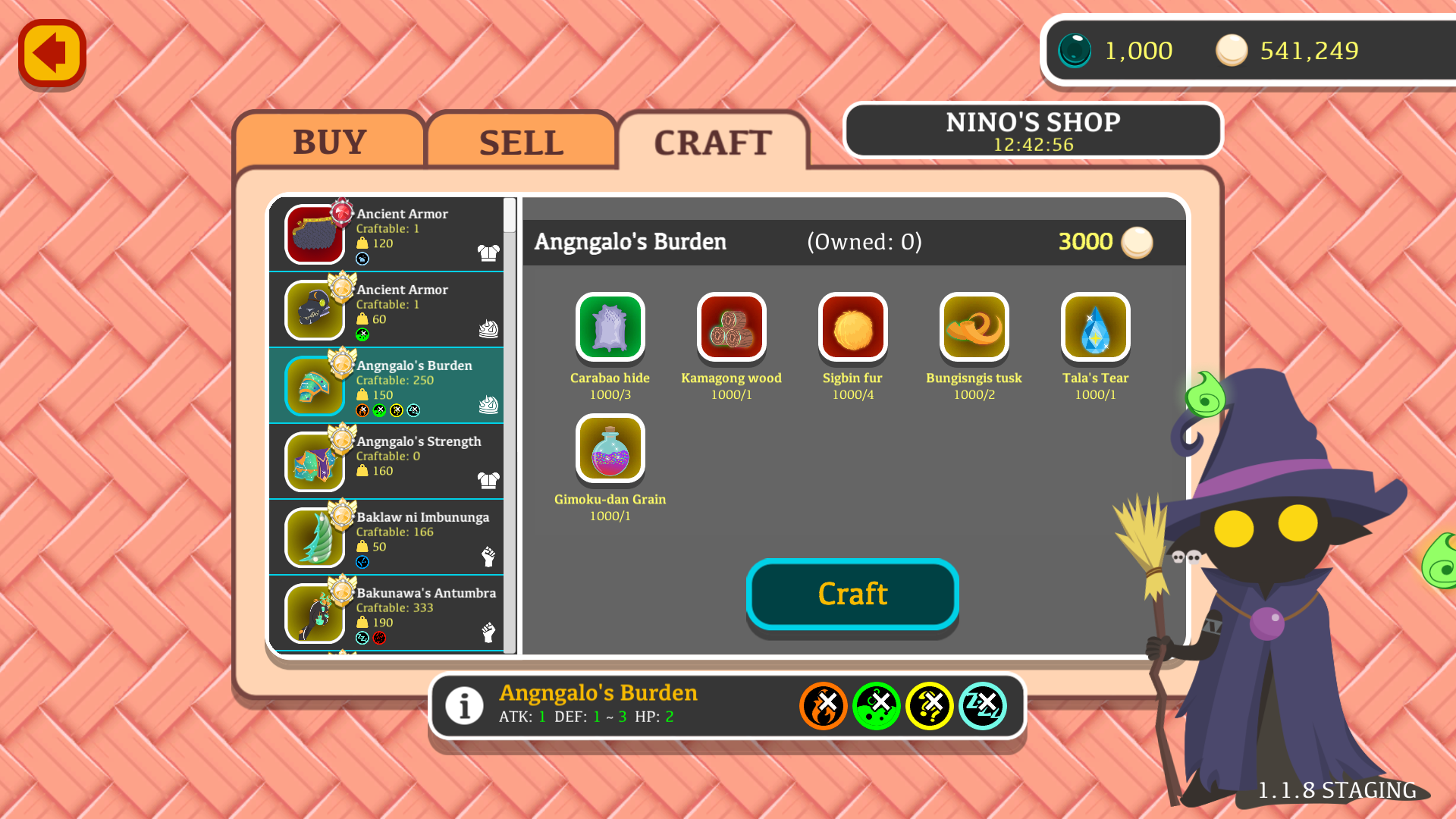Click the Kamagong wood ingredient
1456x819 pixels.
pyautogui.click(x=731, y=327)
